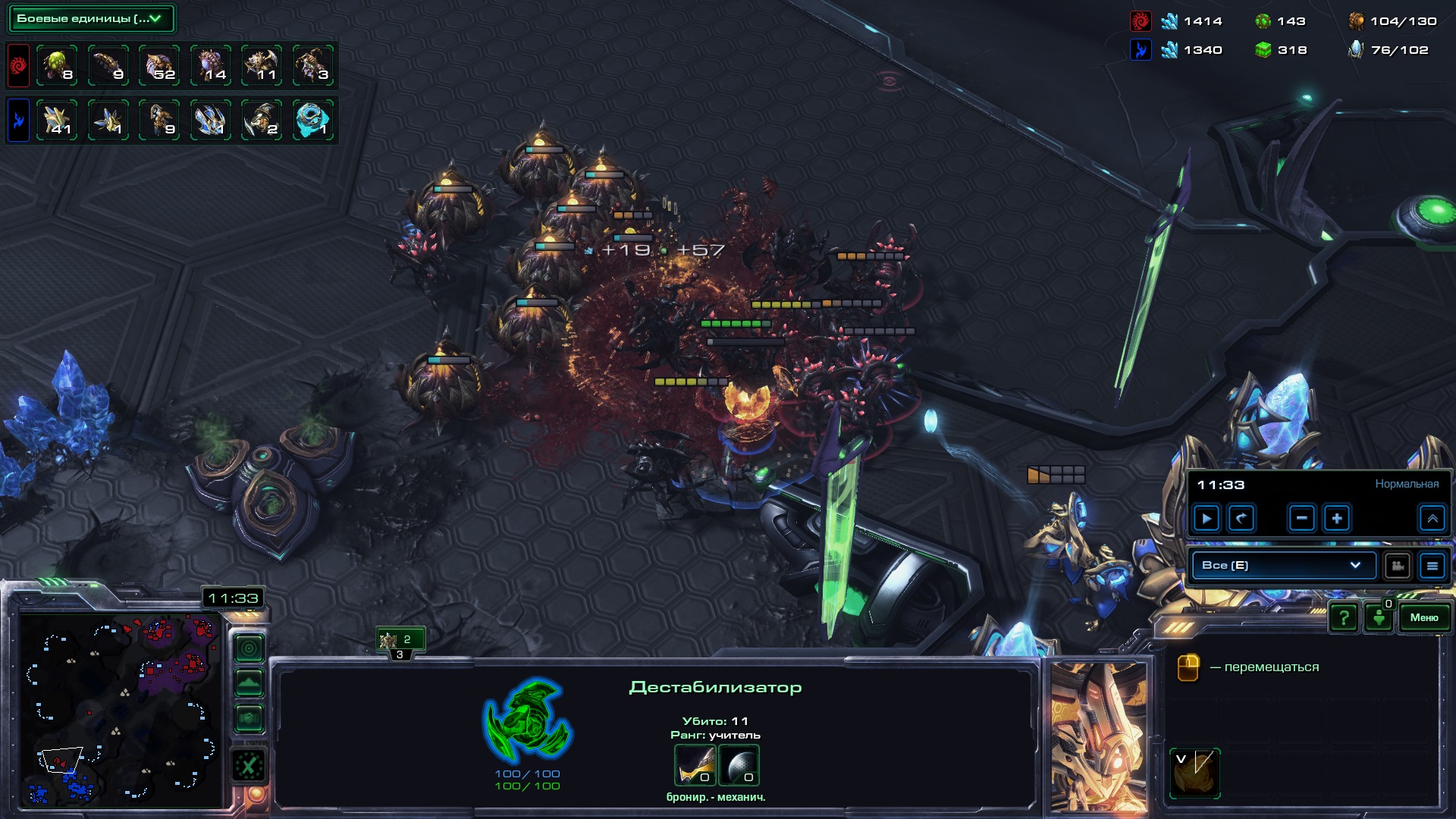
Task: Activate the minimap ping signal button
Action: 249,648
